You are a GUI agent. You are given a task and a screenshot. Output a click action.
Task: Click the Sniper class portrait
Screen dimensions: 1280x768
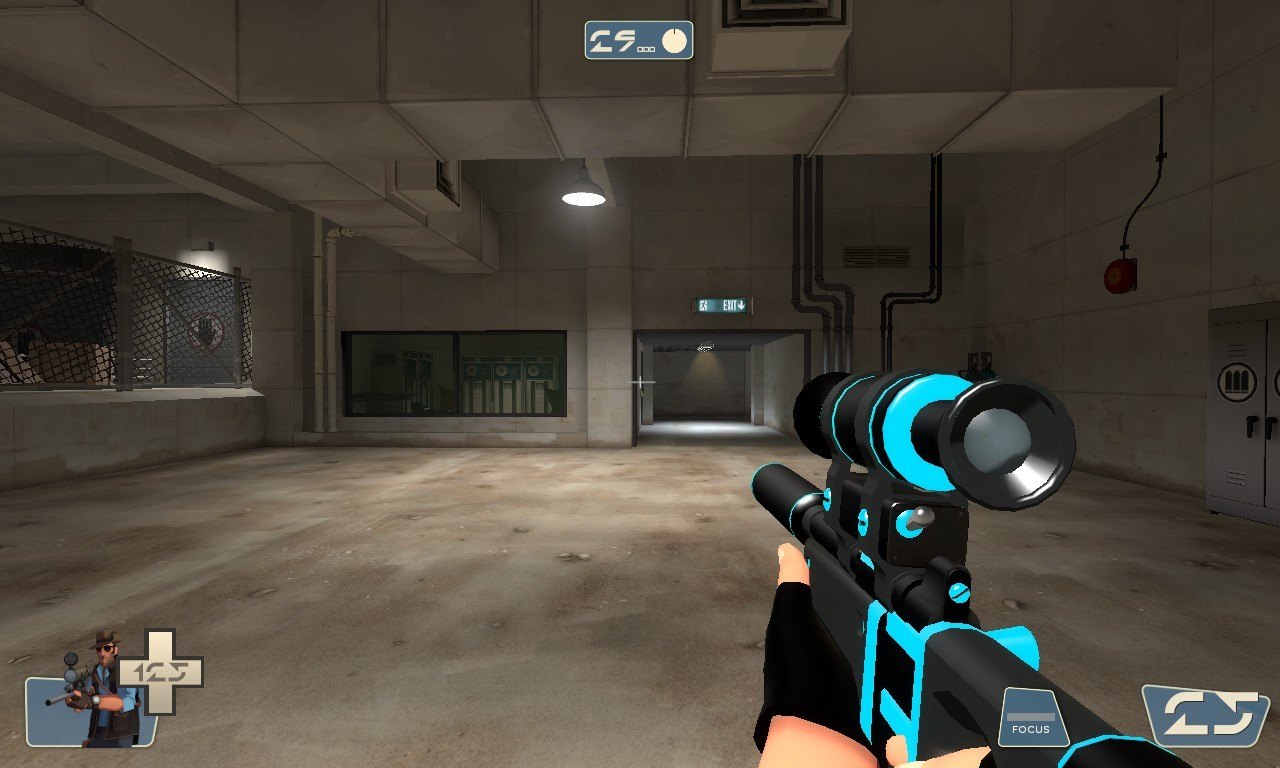pos(95,694)
